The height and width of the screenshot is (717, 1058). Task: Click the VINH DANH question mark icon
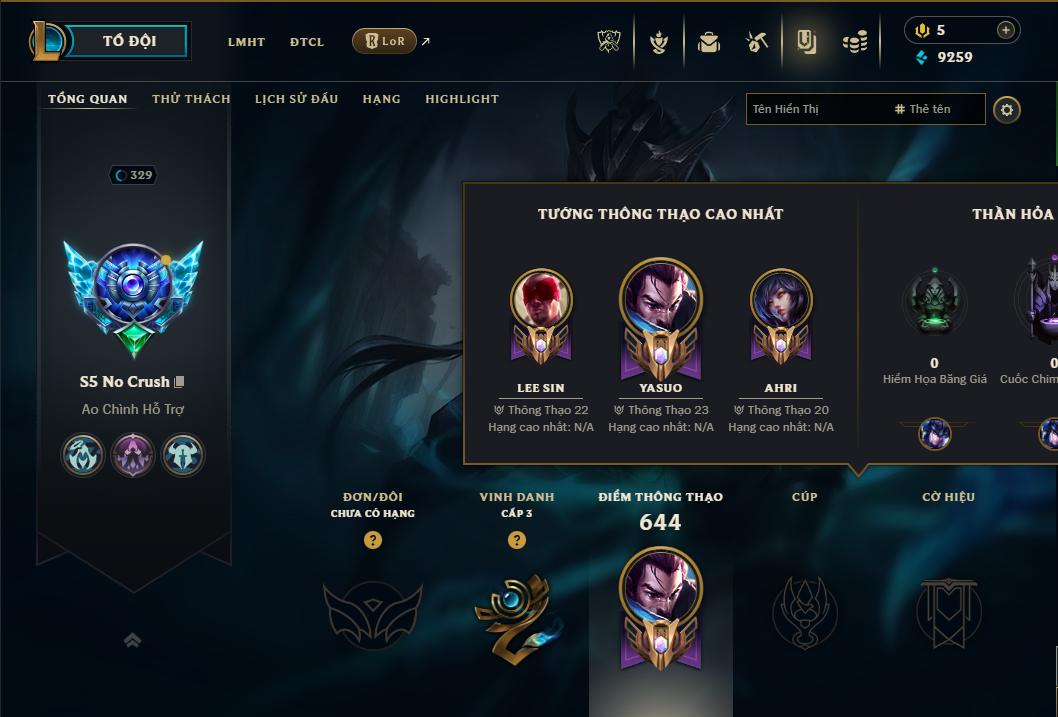(x=517, y=540)
